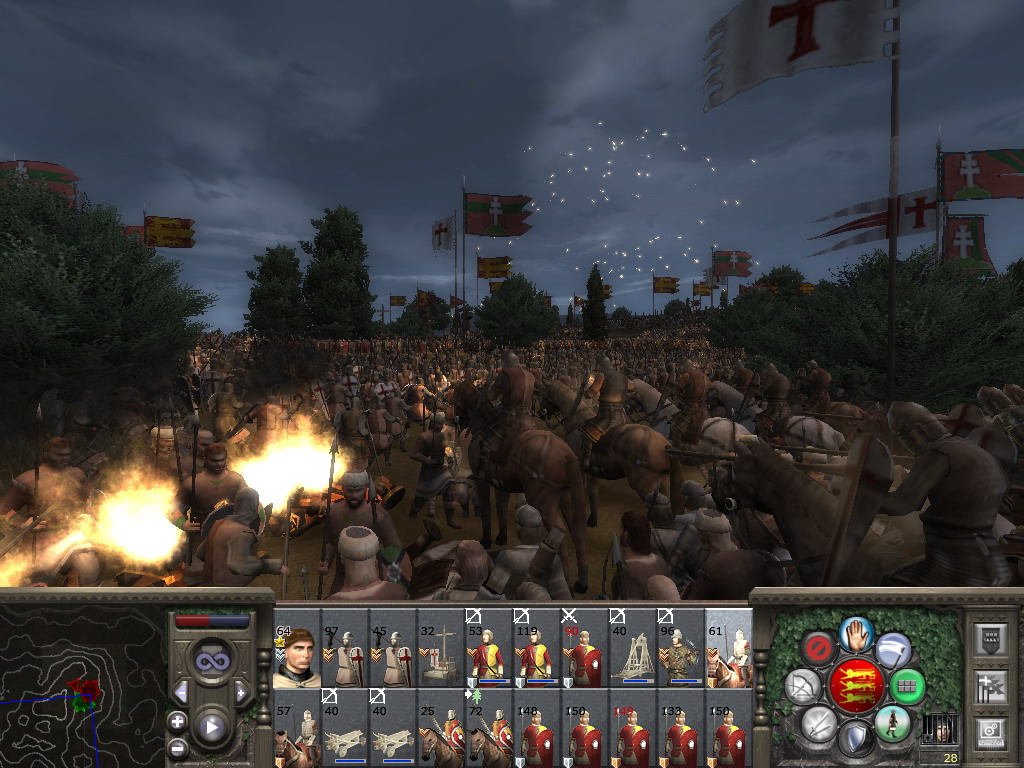Image resolution: width=1024 pixels, height=768 pixels.
Task: Click the three lions faction emblem
Action: 856,687
